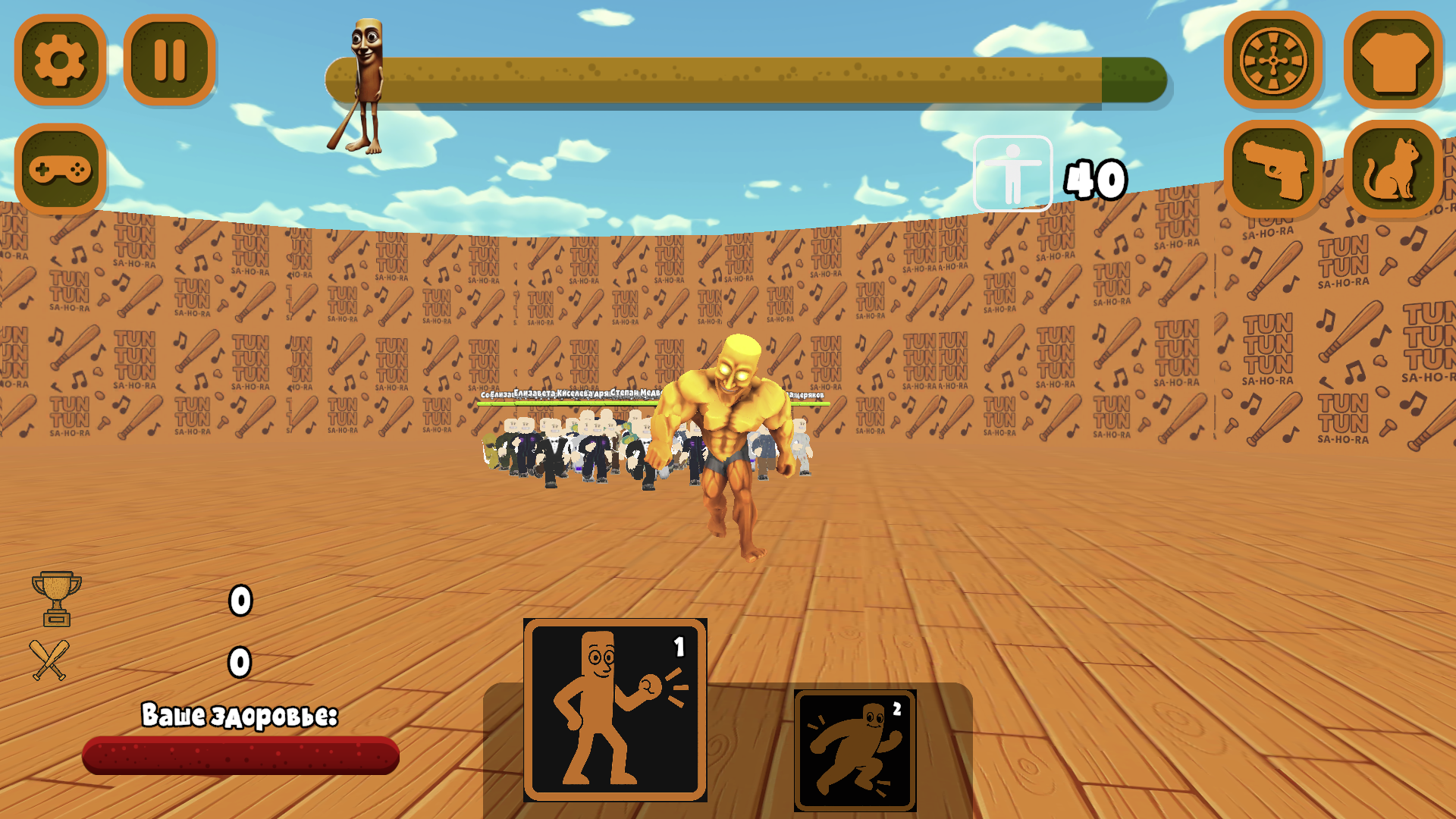Open the character skins wardrobe
This screenshot has width=1456, height=819.
click(1395, 62)
